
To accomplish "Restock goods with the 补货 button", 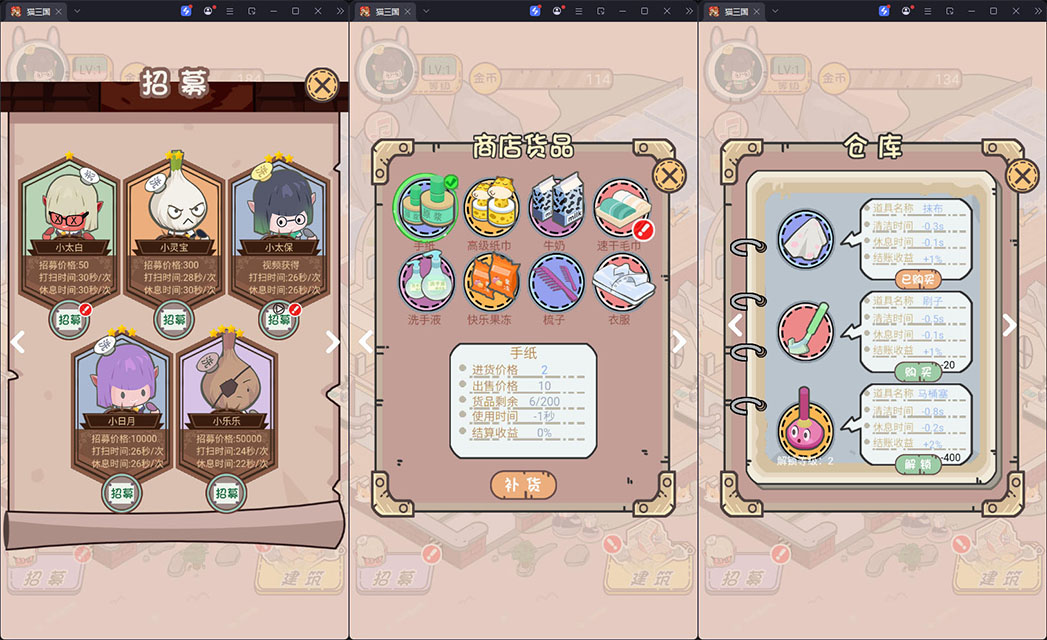I will pyautogui.click(x=523, y=485).
